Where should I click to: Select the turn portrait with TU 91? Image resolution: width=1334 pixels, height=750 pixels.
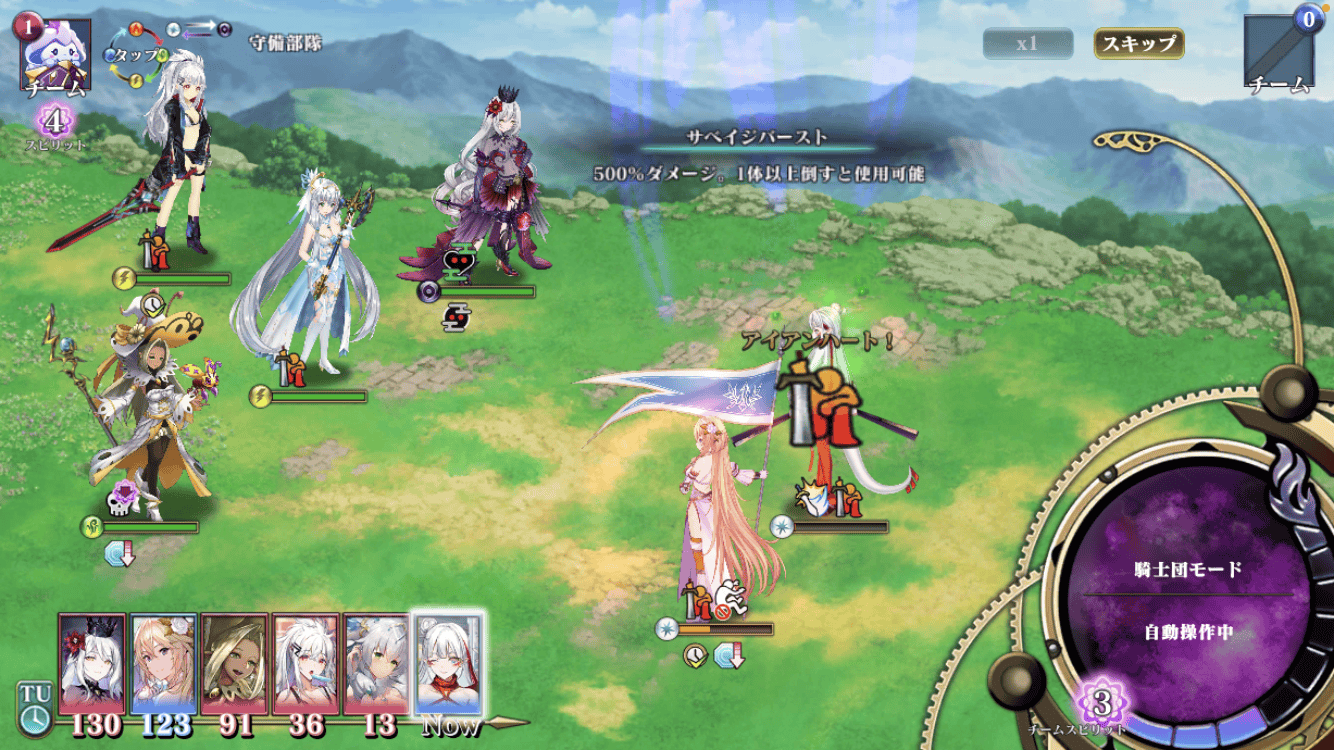234,663
